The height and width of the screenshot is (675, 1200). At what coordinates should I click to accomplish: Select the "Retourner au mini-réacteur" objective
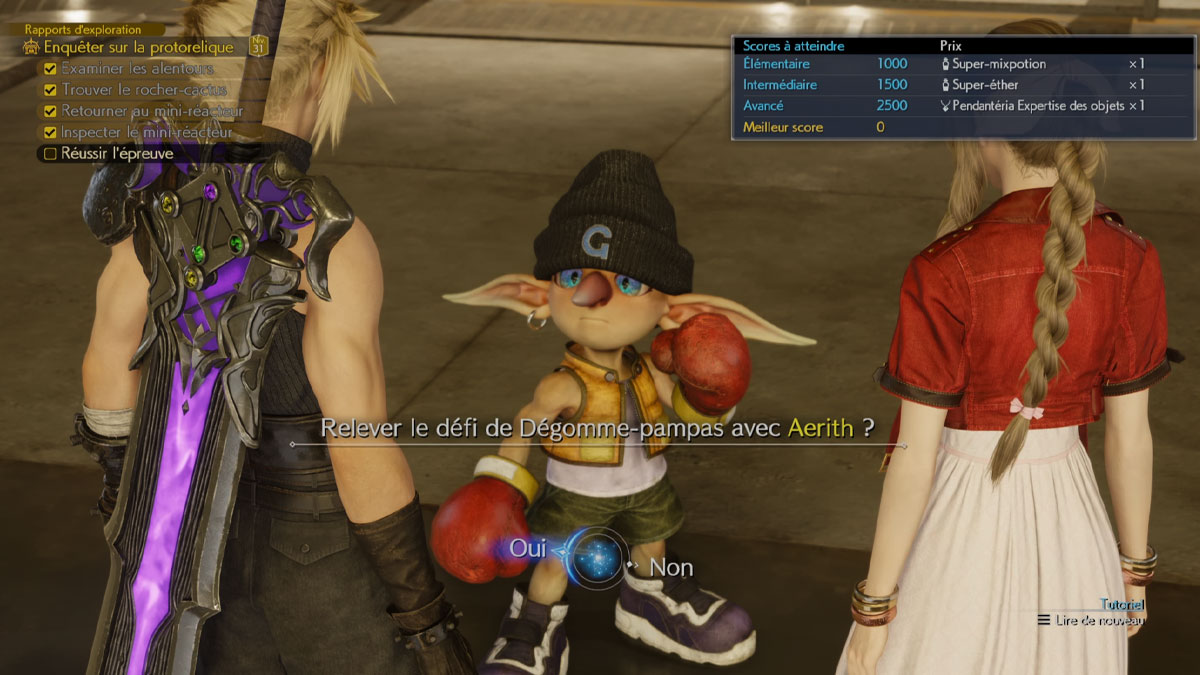click(x=152, y=111)
